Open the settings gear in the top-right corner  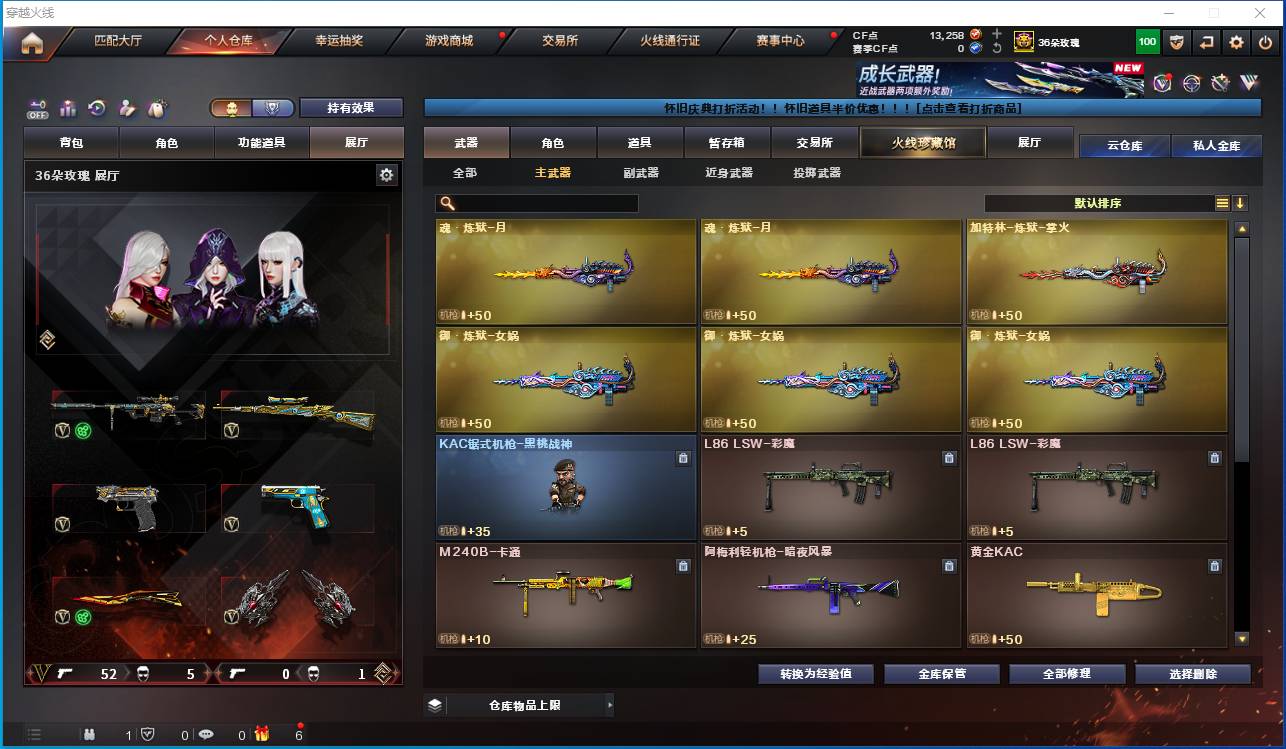1236,41
